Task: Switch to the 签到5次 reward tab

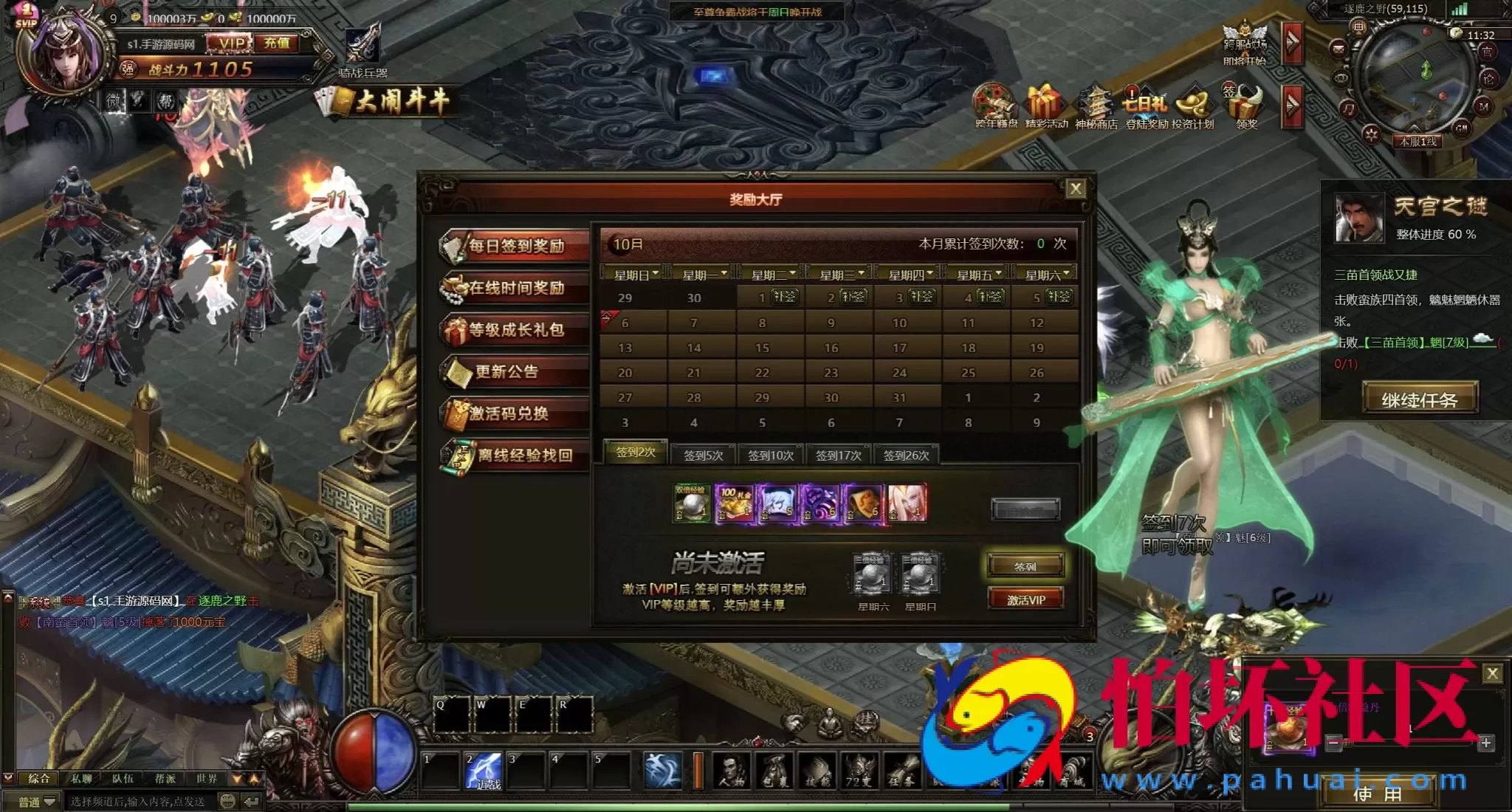Action: click(x=703, y=455)
